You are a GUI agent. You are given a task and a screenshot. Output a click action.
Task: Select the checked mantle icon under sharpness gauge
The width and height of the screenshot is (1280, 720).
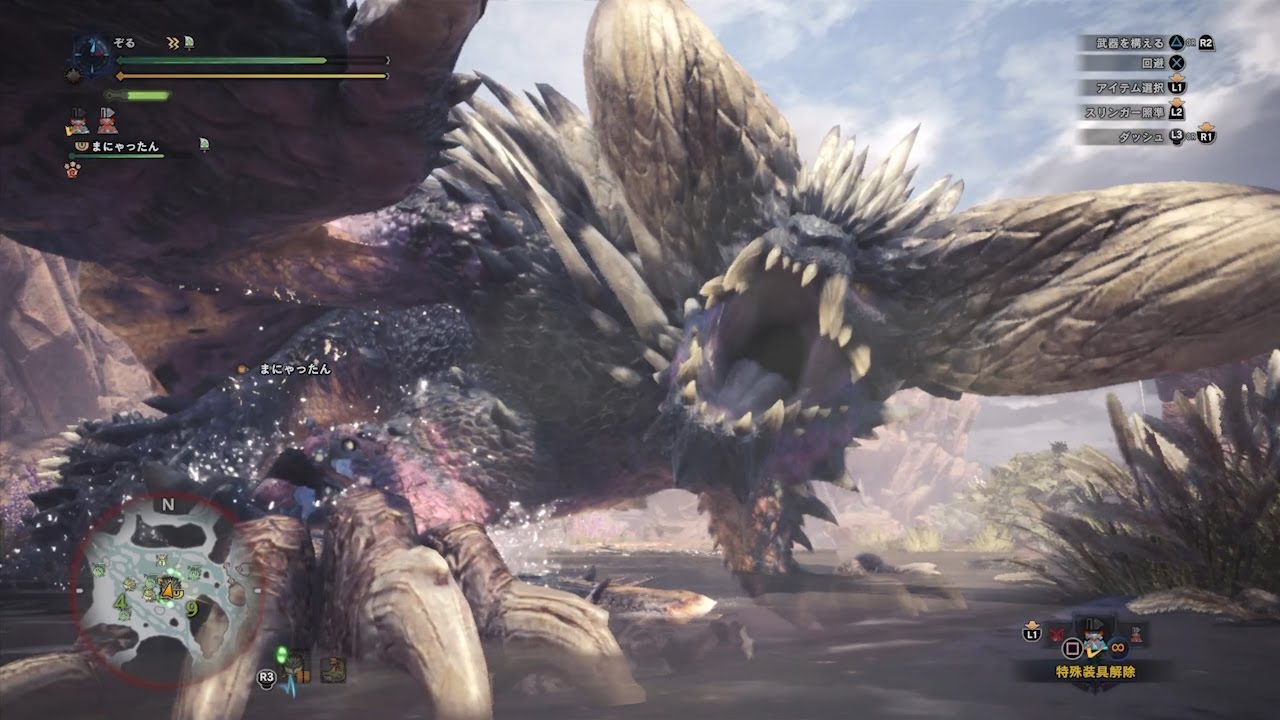(x=77, y=121)
